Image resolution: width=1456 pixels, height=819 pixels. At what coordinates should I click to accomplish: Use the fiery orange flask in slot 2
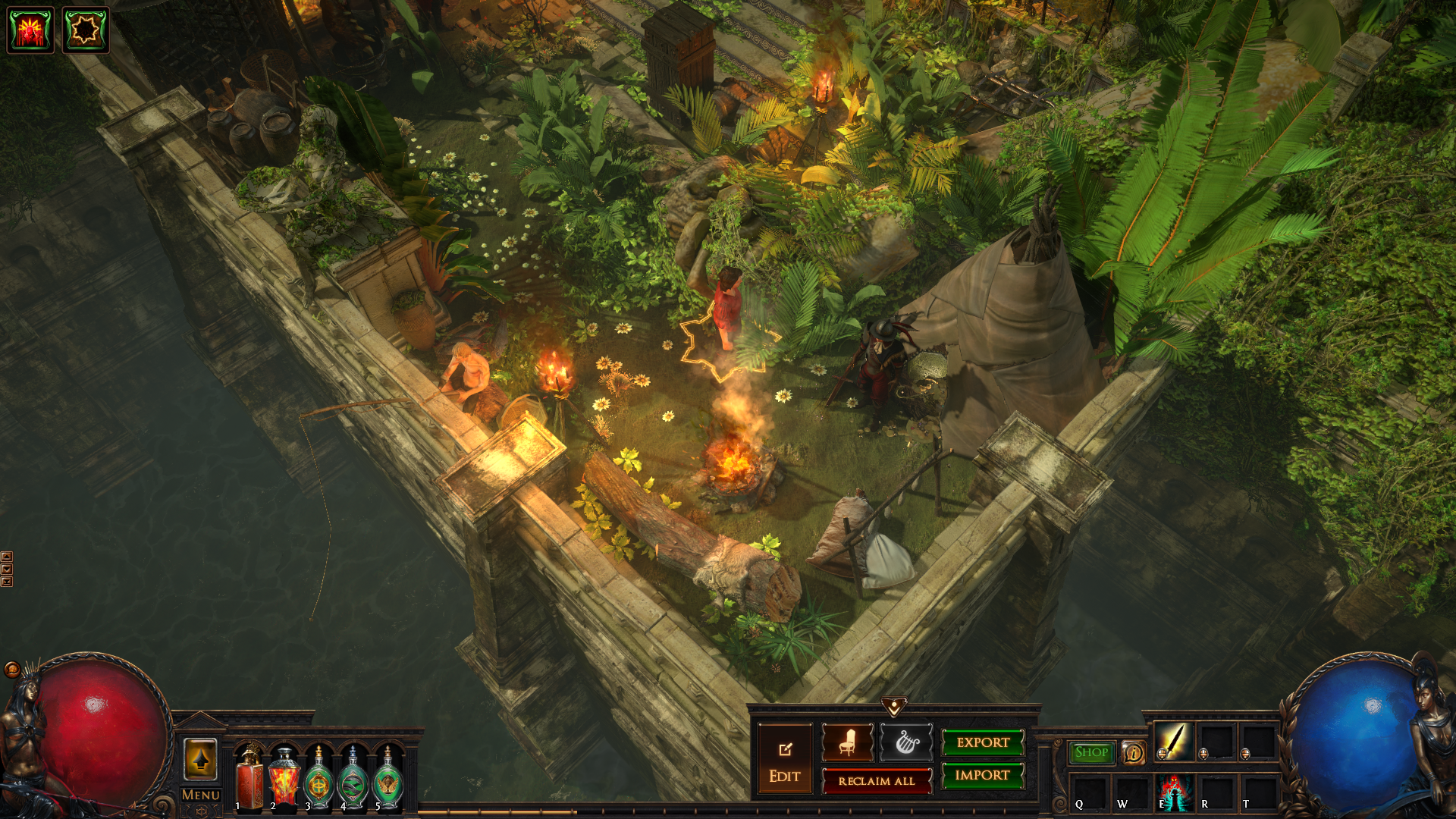(284, 780)
